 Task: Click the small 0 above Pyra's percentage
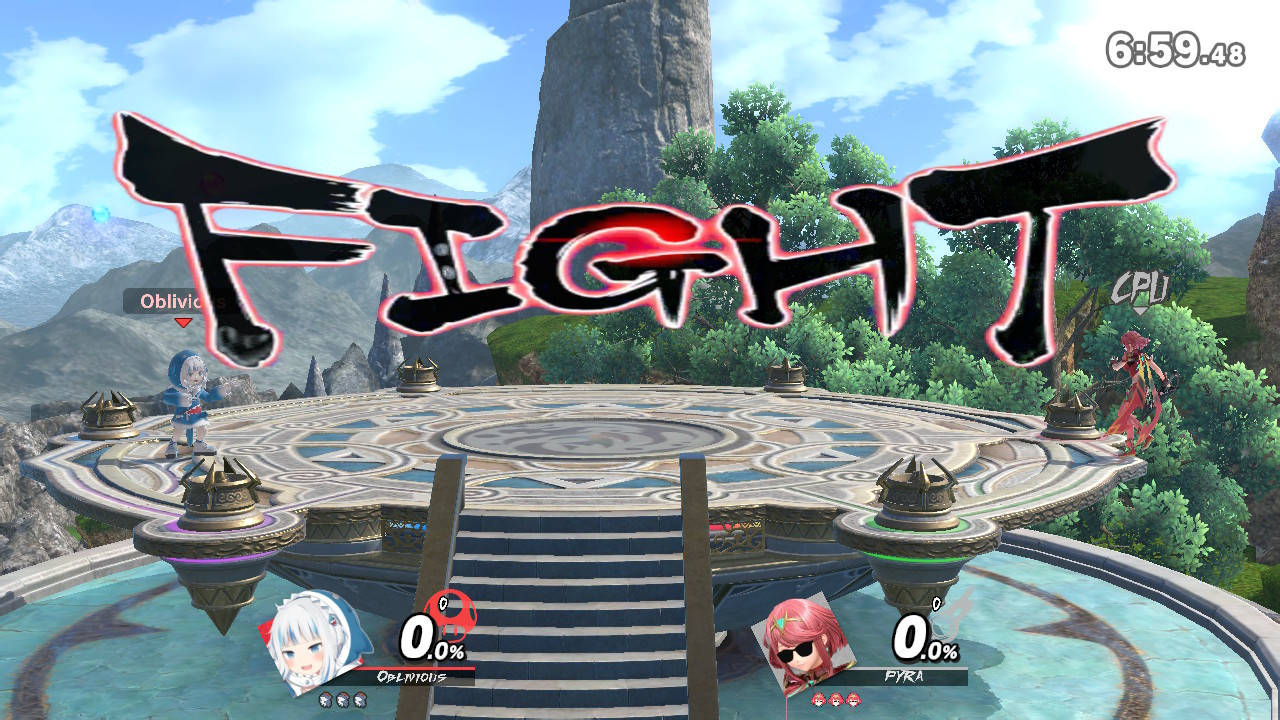point(936,603)
